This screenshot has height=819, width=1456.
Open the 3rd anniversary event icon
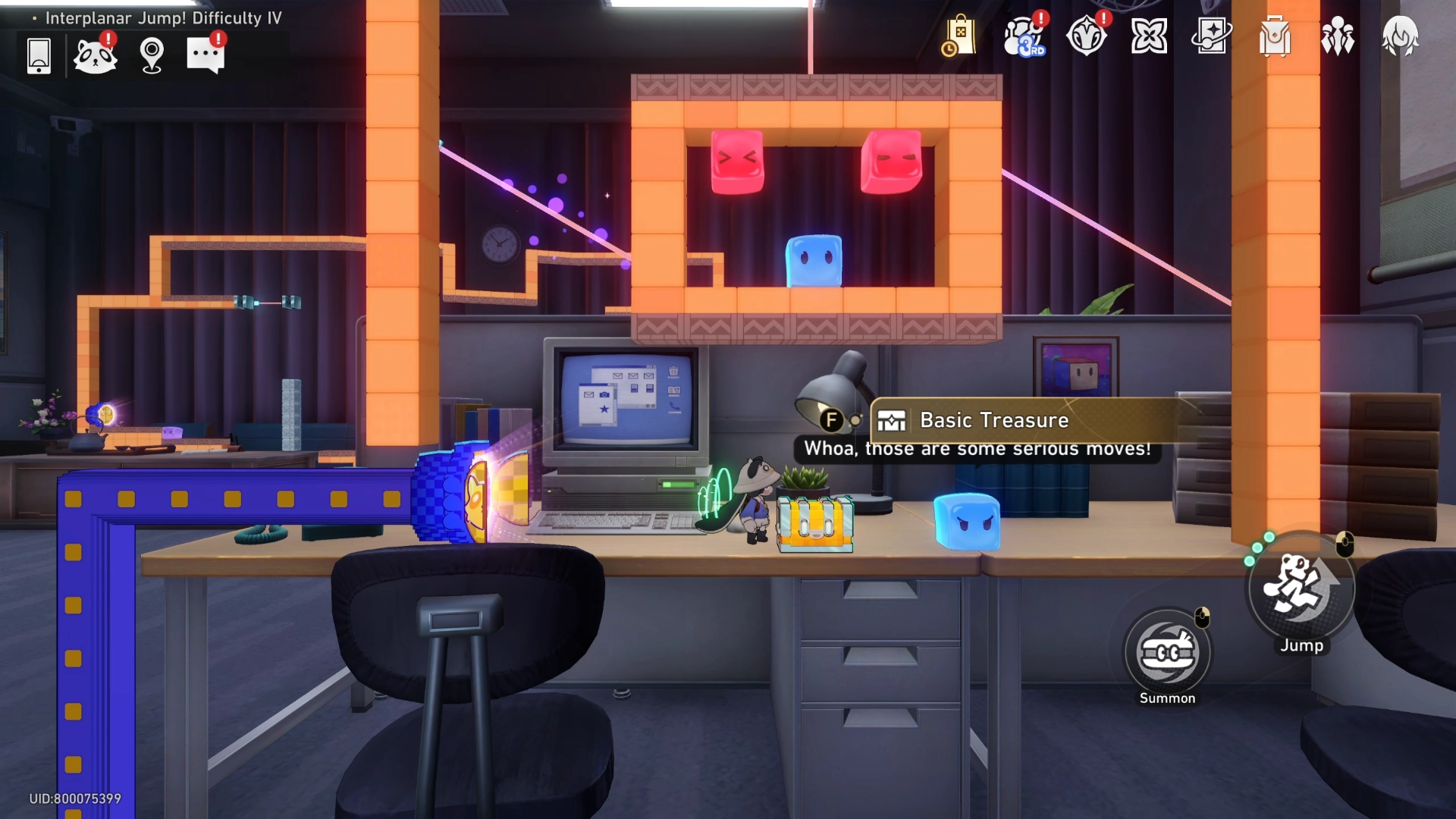1024,36
